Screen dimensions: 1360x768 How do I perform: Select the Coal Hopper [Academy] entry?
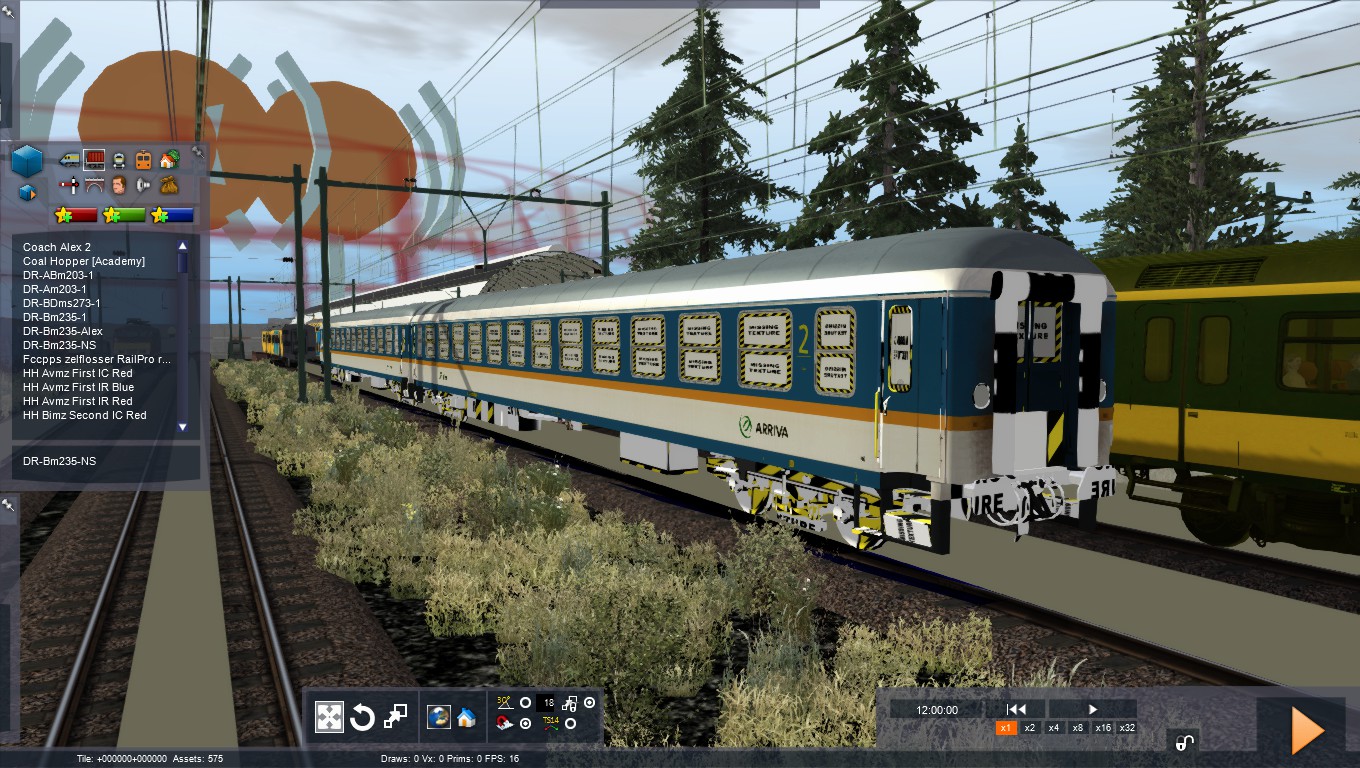click(x=84, y=261)
